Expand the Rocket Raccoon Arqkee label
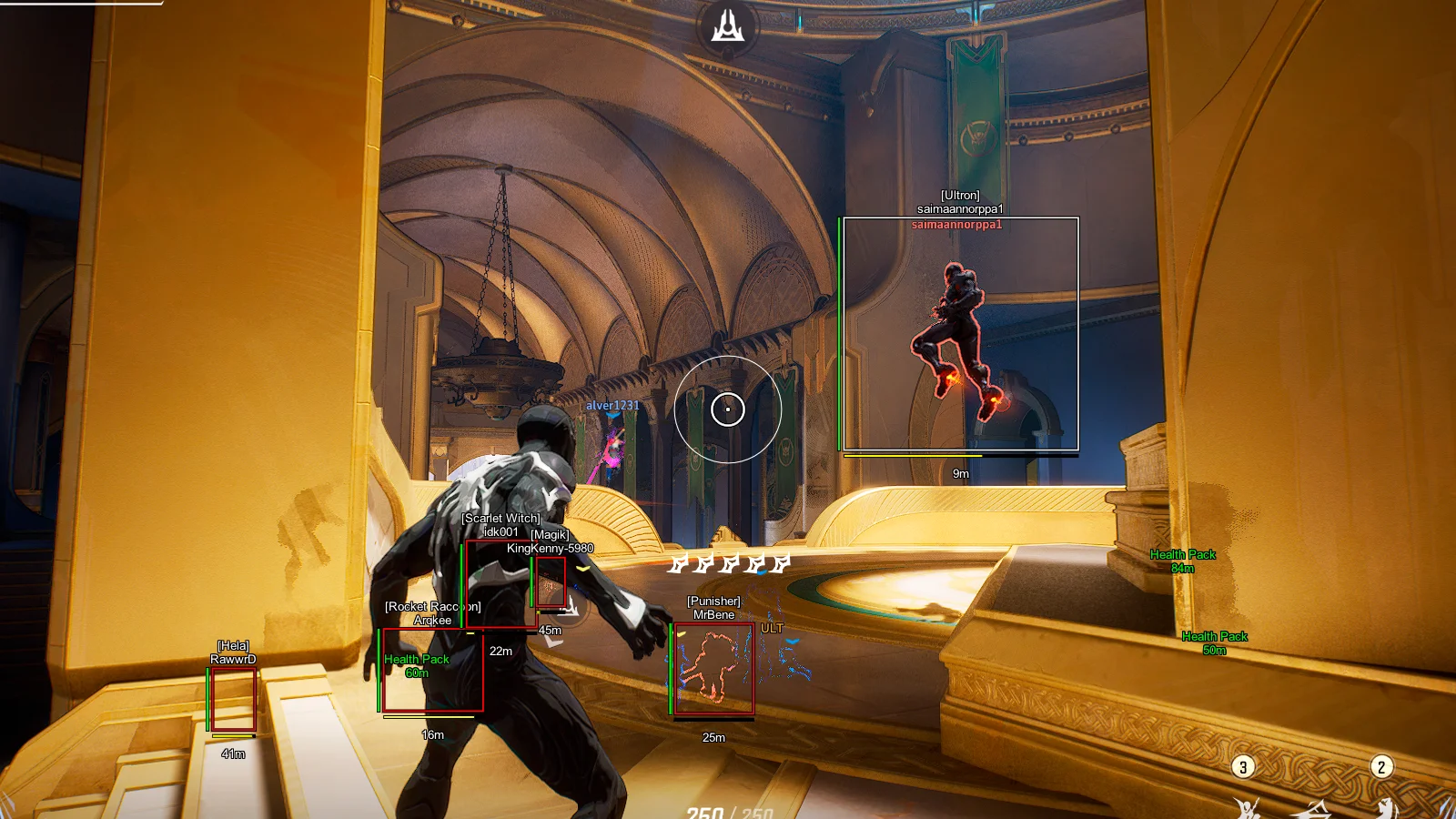Screen dimensions: 1456x819 (x=434, y=612)
